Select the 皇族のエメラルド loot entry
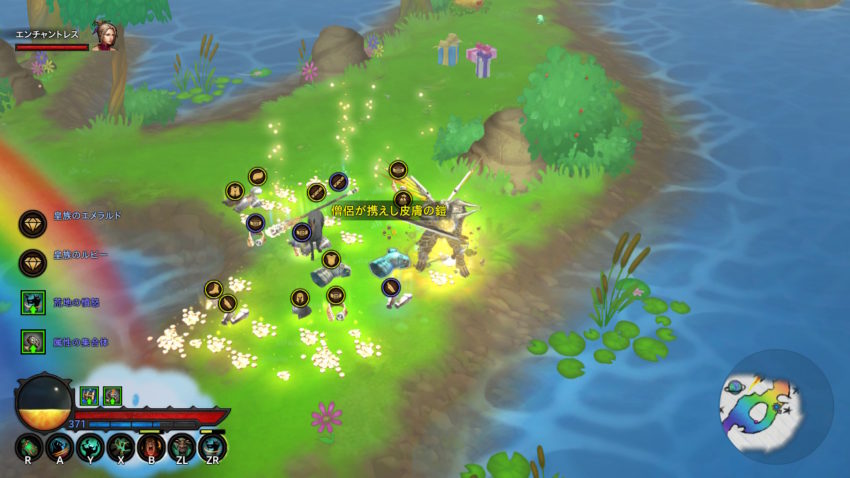Viewport: 850px width, 478px height. click(x=34, y=223)
